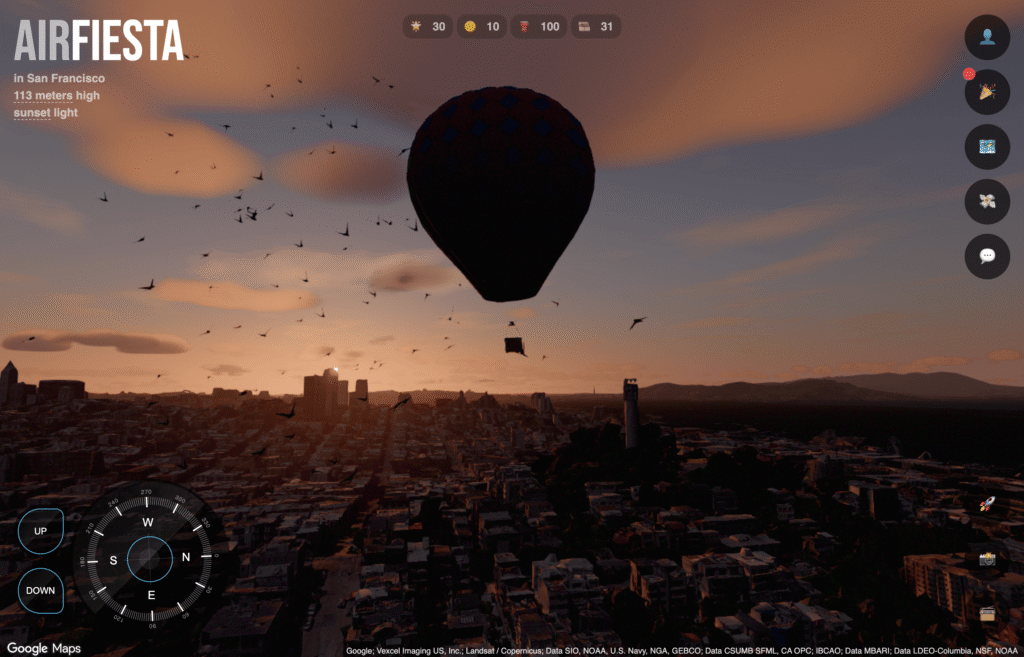Click the AIRFIESTA logo
The width and height of the screenshot is (1024, 657).
coord(99,42)
